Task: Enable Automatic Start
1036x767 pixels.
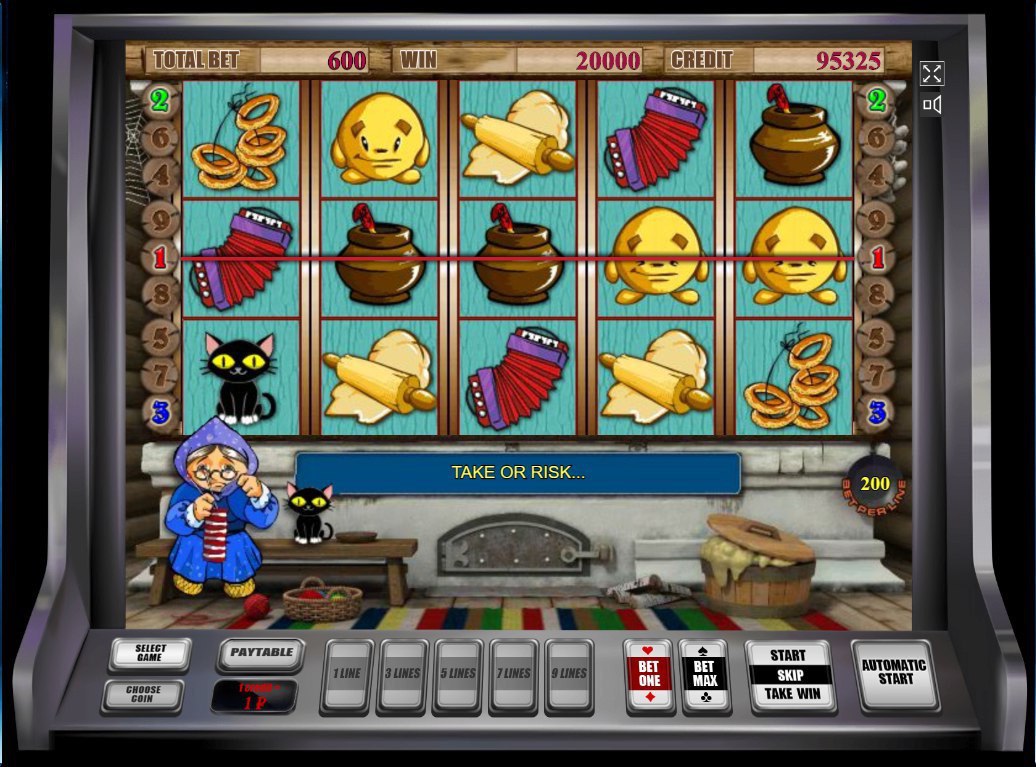Action: point(894,673)
